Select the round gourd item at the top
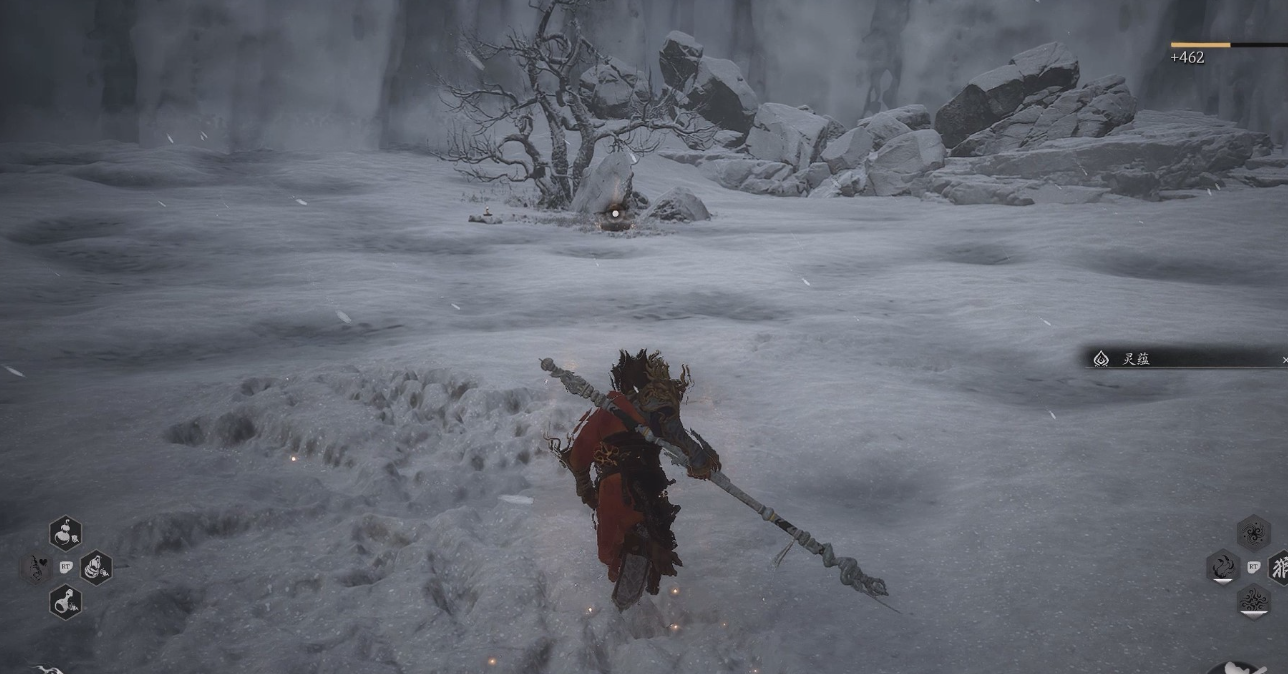The image size is (1288, 674). point(65,533)
